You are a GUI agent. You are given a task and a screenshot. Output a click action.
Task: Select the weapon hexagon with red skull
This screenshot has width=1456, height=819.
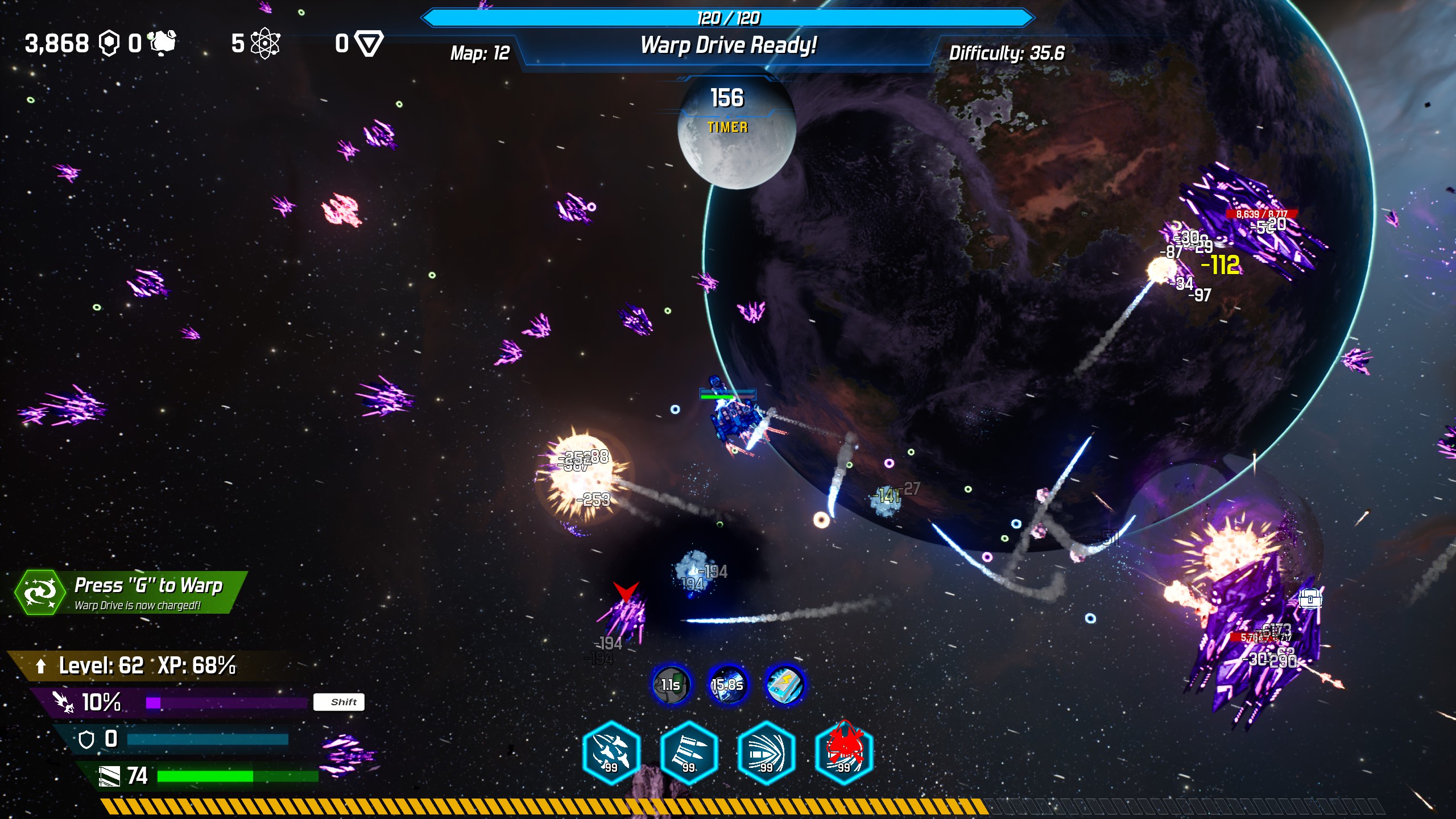843,752
